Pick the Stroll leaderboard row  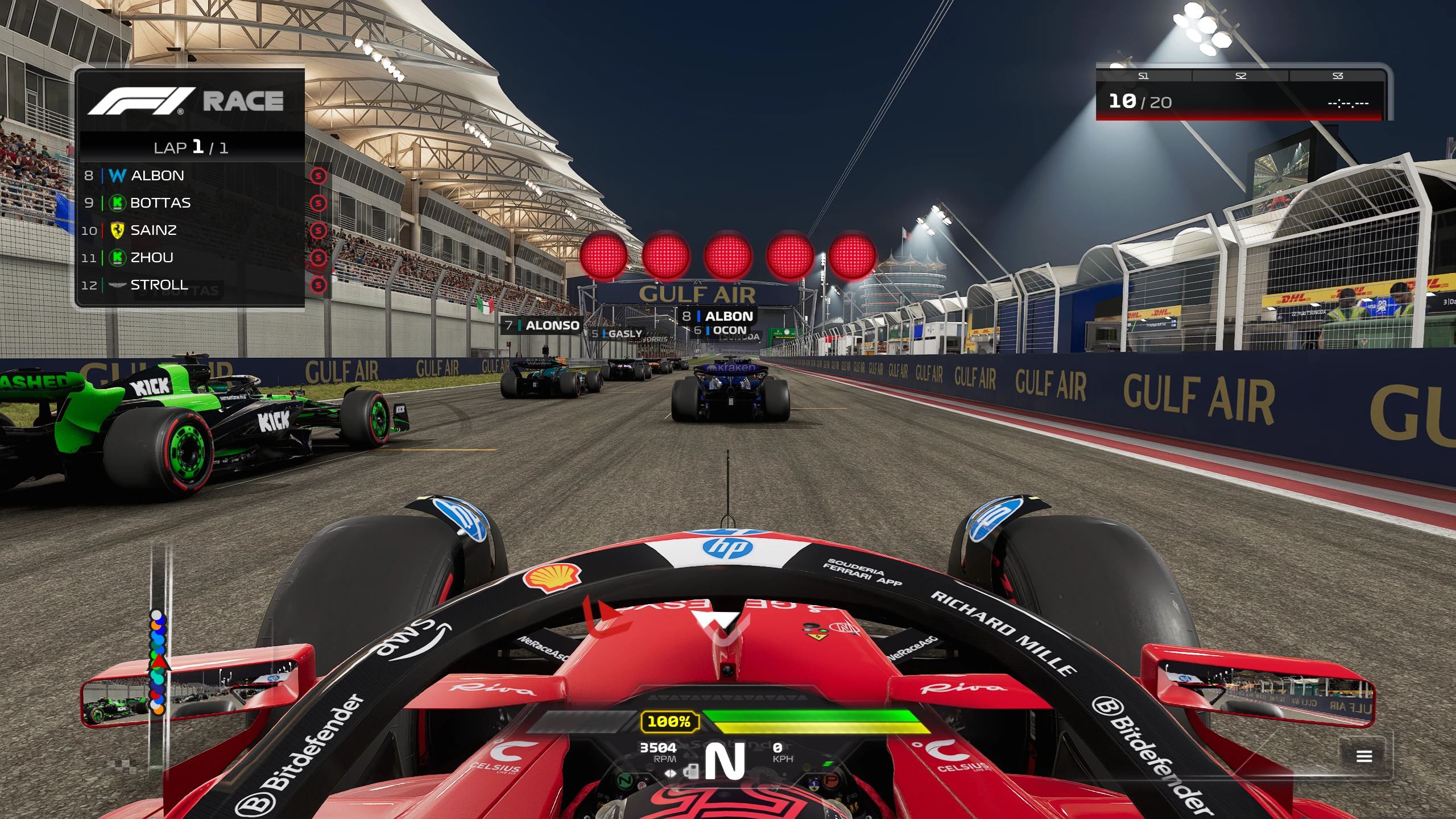[191, 284]
